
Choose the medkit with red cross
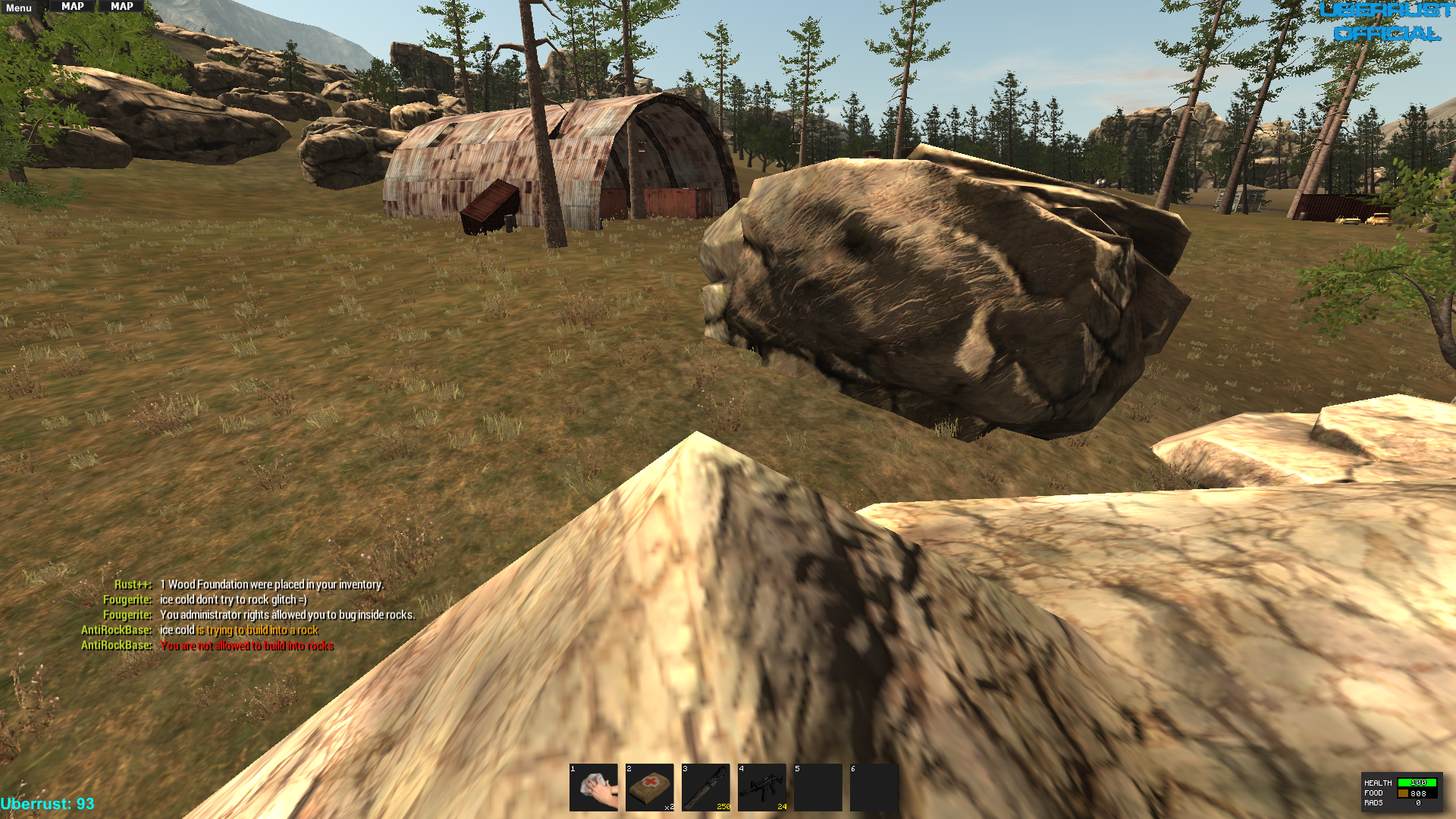[650, 787]
